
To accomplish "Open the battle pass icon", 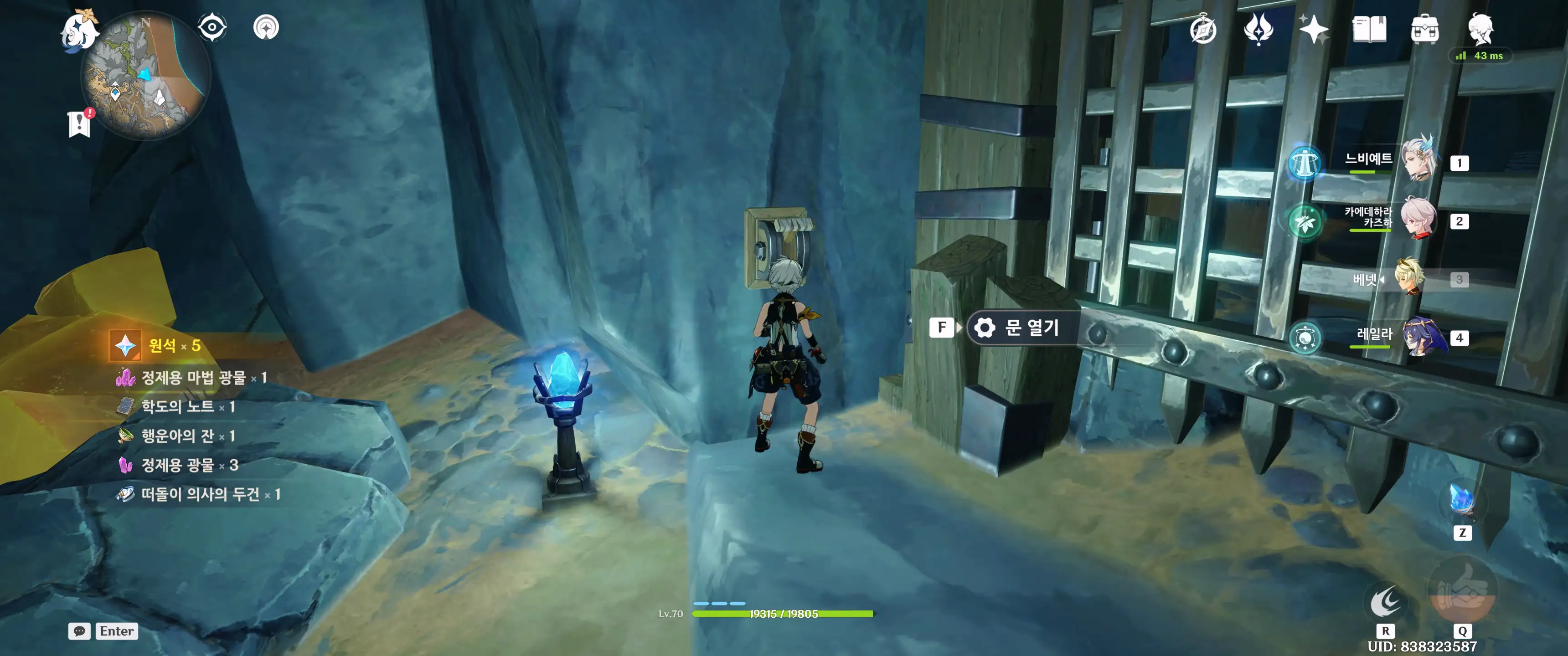I will pos(1258,29).
